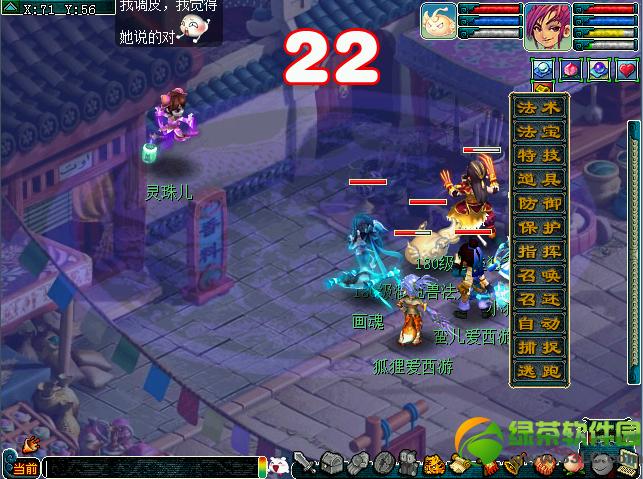Select the 特技 special skill command
The width and height of the screenshot is (643, 479).
point(539,156)
